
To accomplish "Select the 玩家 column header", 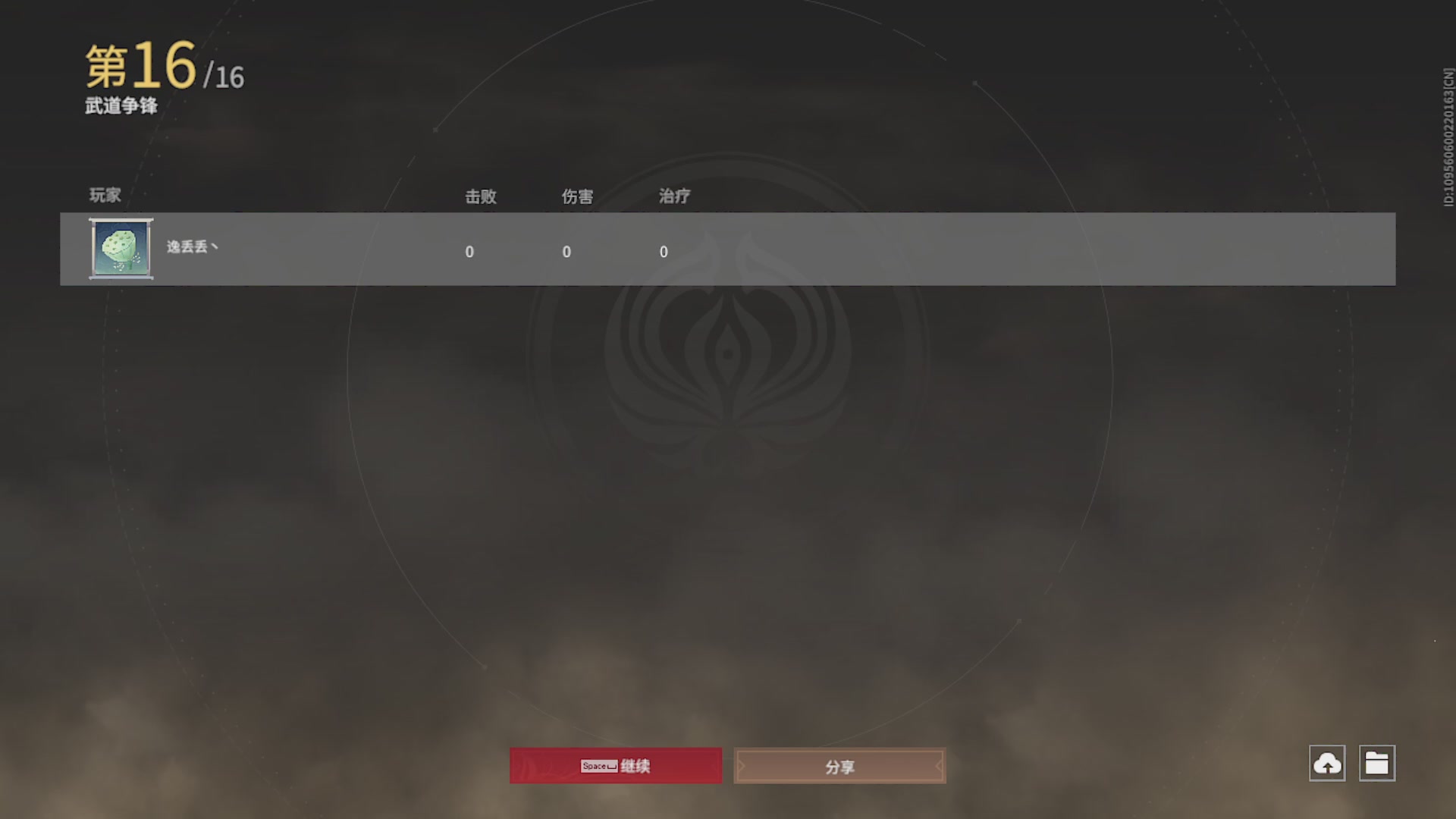I will coord(104,196).
